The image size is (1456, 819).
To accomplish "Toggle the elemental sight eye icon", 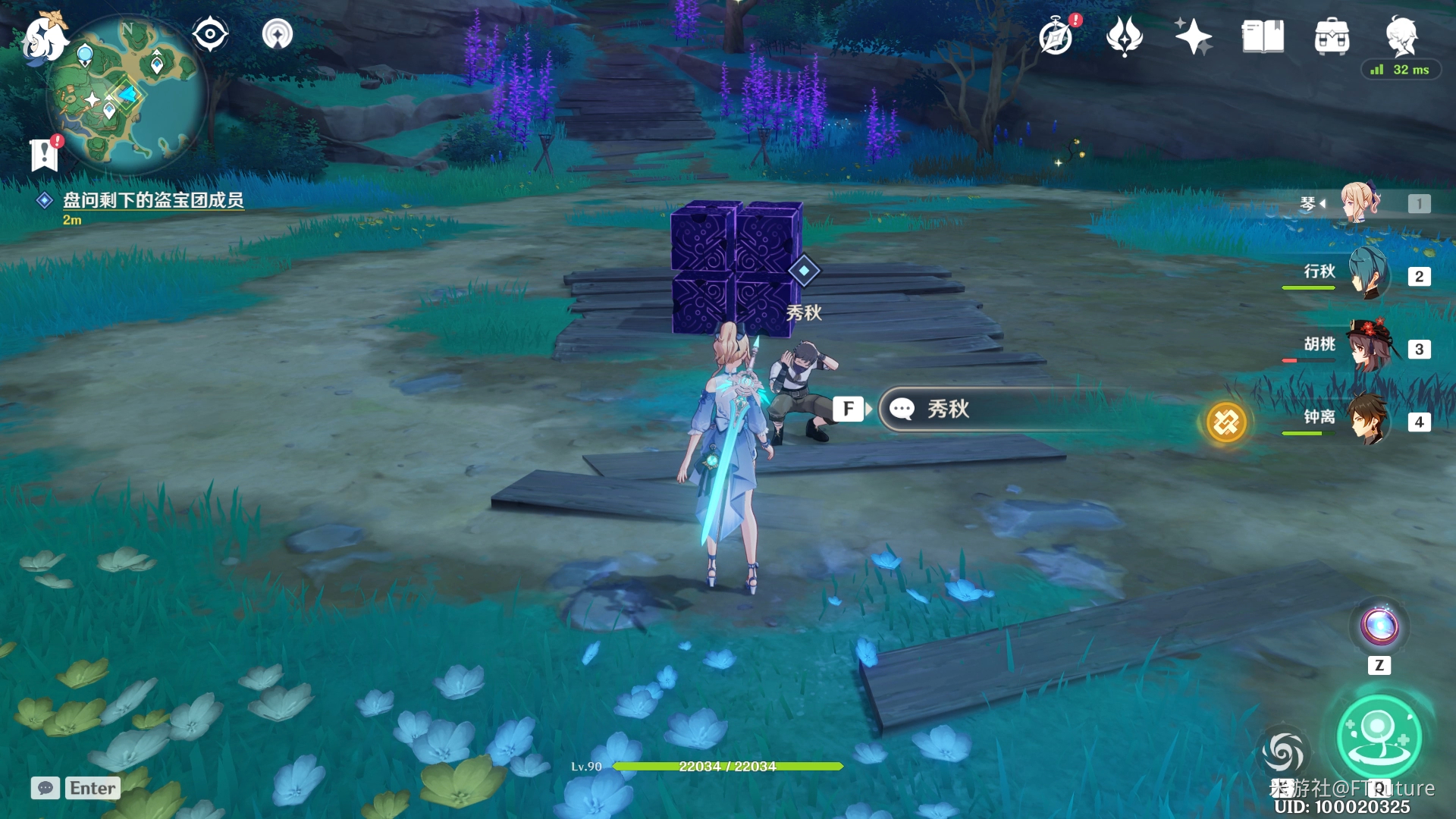I will click(x=210, y=34).
